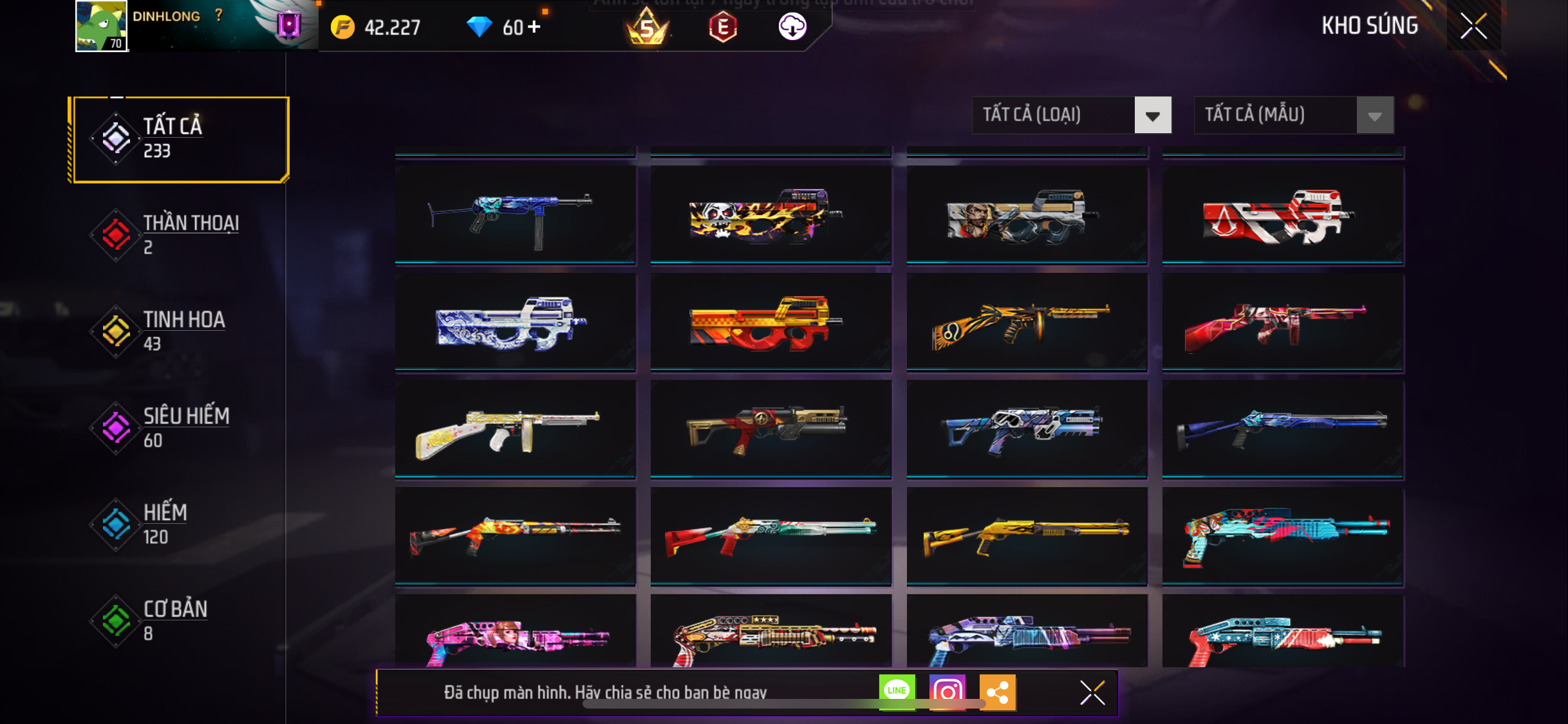Share the screenshot via LINE
This screenshot has width=1568, height=724.
(x=897, y=692)
